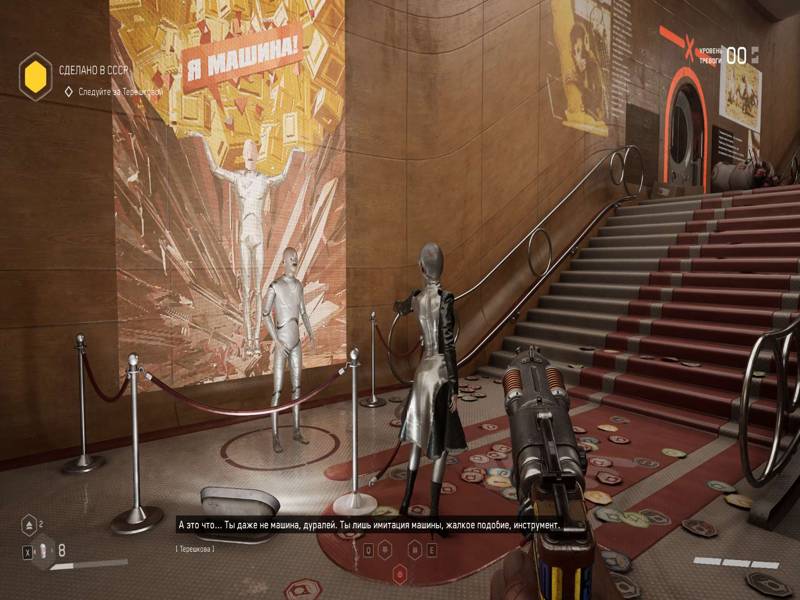The image size is (800, 600).
Task: Activate the red hexagon ability icon
Action: (400, 573)
